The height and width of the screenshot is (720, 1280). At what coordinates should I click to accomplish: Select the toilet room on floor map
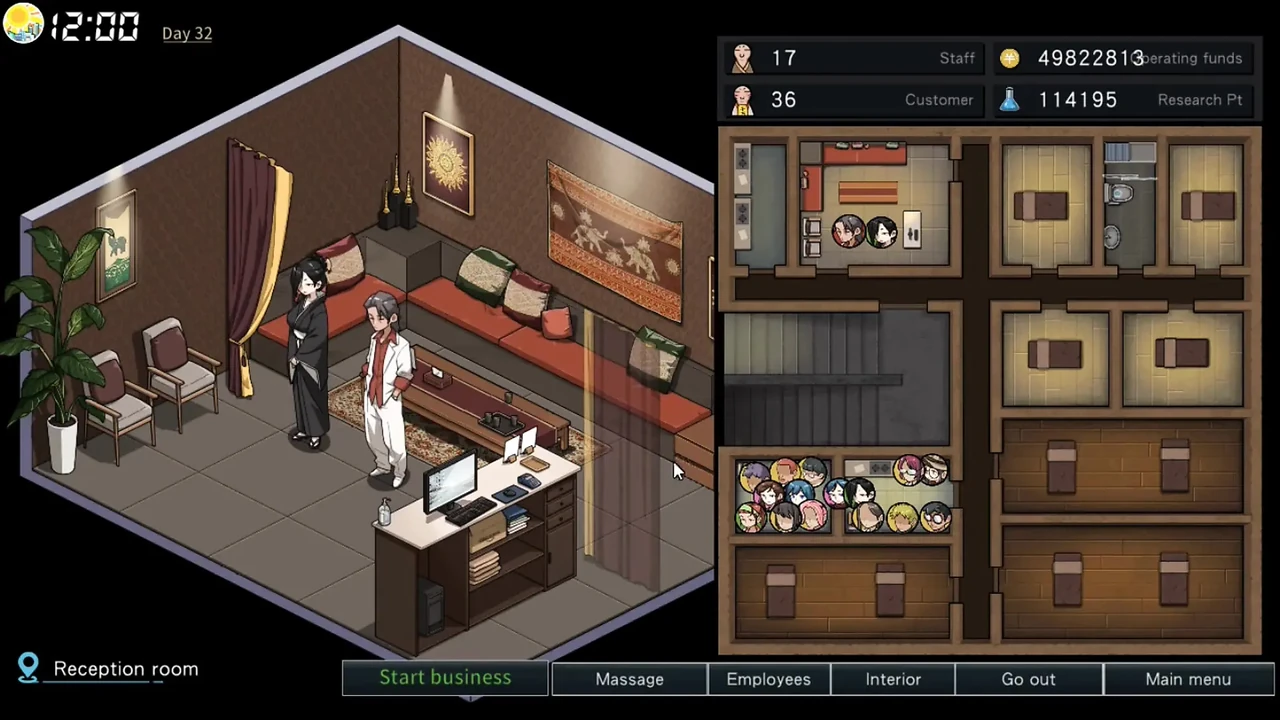pos(1129,206)
